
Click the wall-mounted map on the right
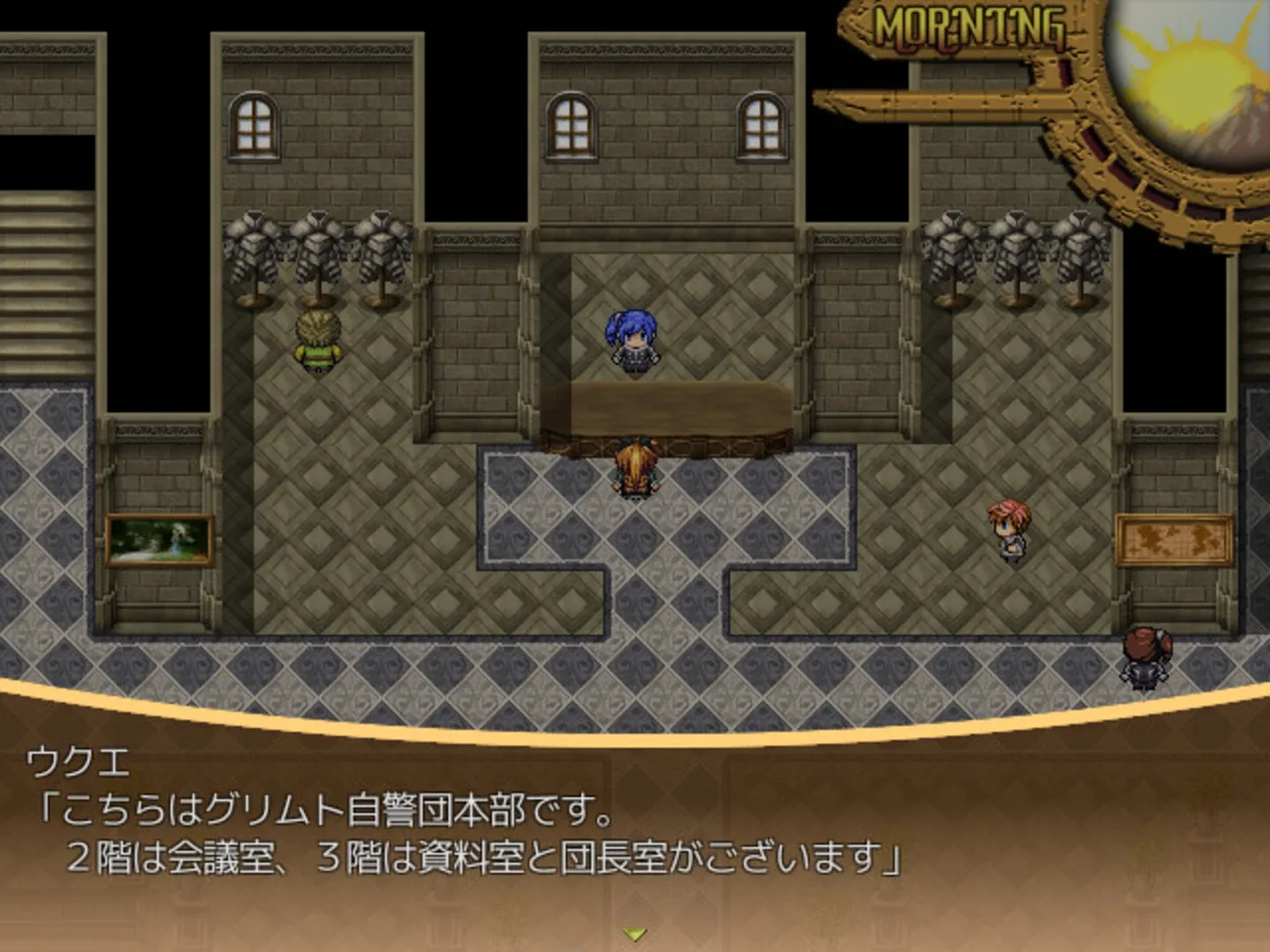1173,538
